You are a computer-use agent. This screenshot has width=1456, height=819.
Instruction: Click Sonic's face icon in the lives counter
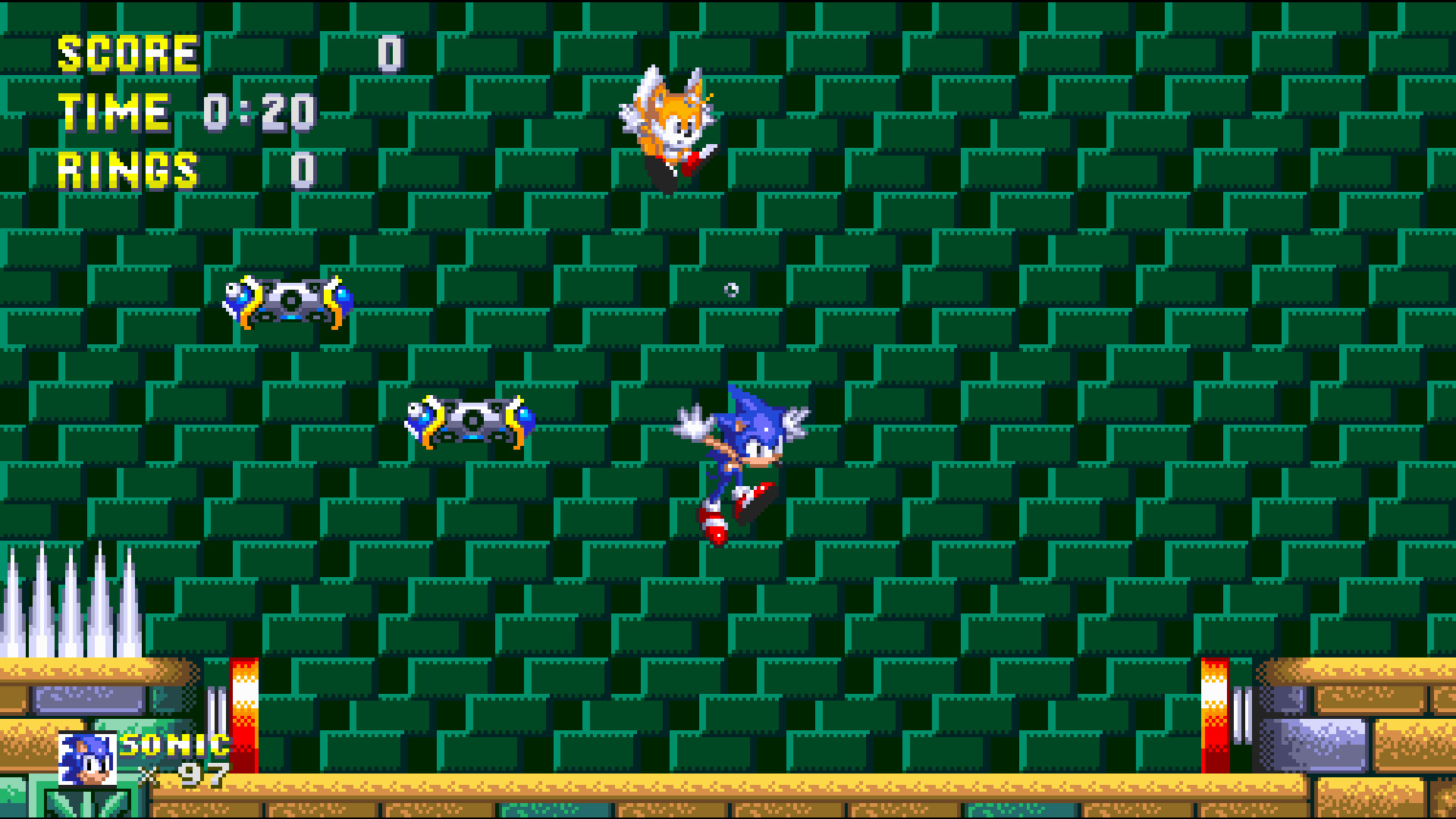tap(89, 758)
